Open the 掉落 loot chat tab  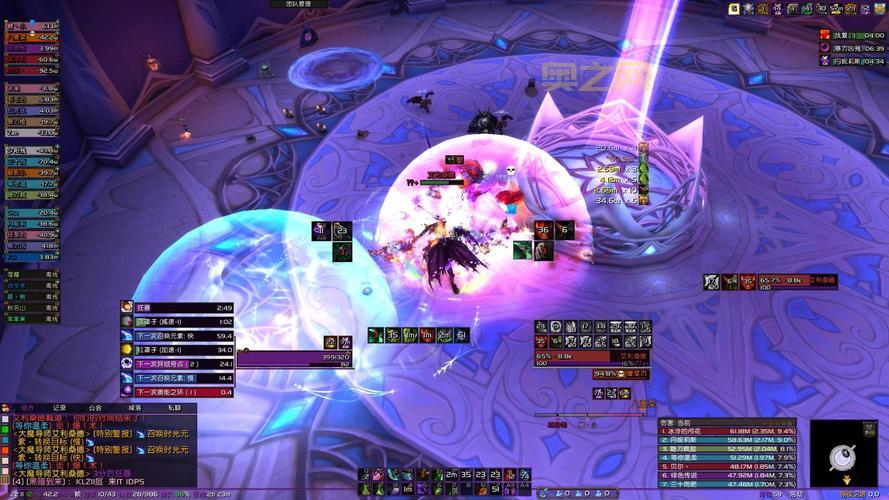click(135, 407)
